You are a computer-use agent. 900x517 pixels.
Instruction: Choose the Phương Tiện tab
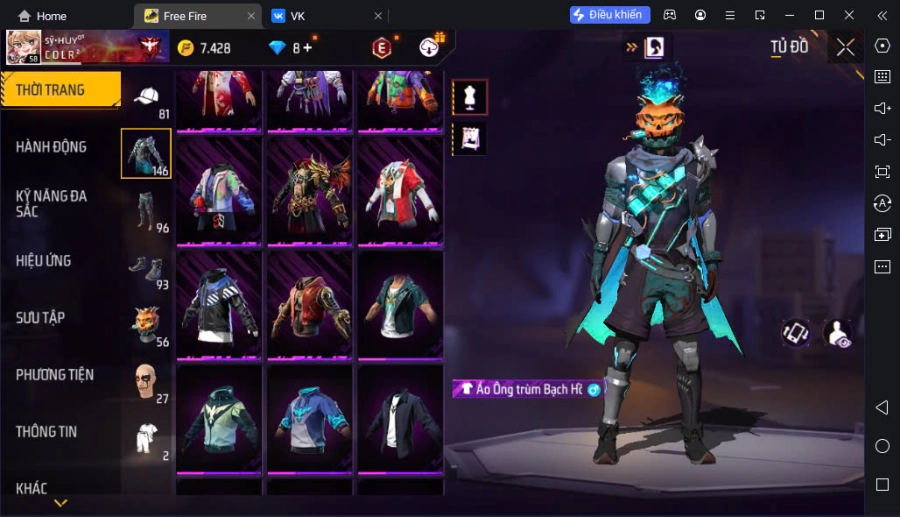point(55,375)
